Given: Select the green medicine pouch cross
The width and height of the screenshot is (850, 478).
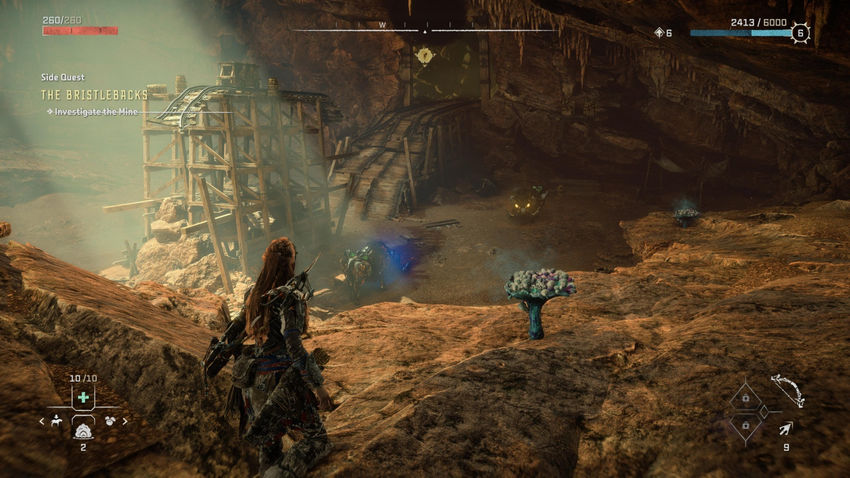Looking at the screenshot, I should pos(83,397).
